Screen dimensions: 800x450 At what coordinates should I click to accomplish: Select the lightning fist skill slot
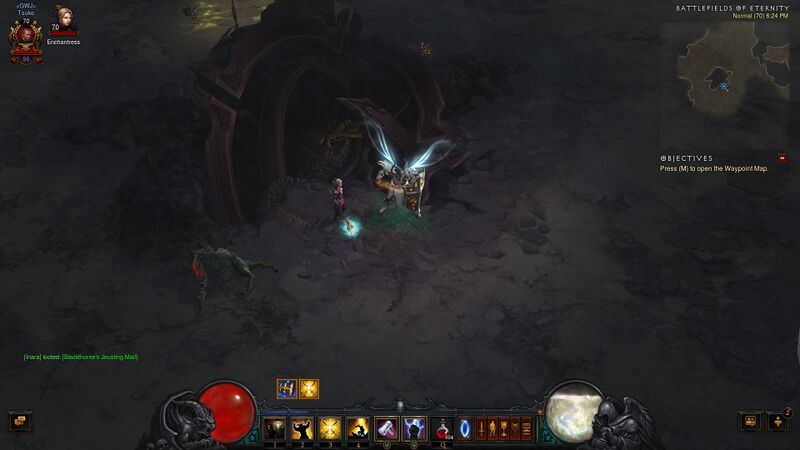(414, 429)
